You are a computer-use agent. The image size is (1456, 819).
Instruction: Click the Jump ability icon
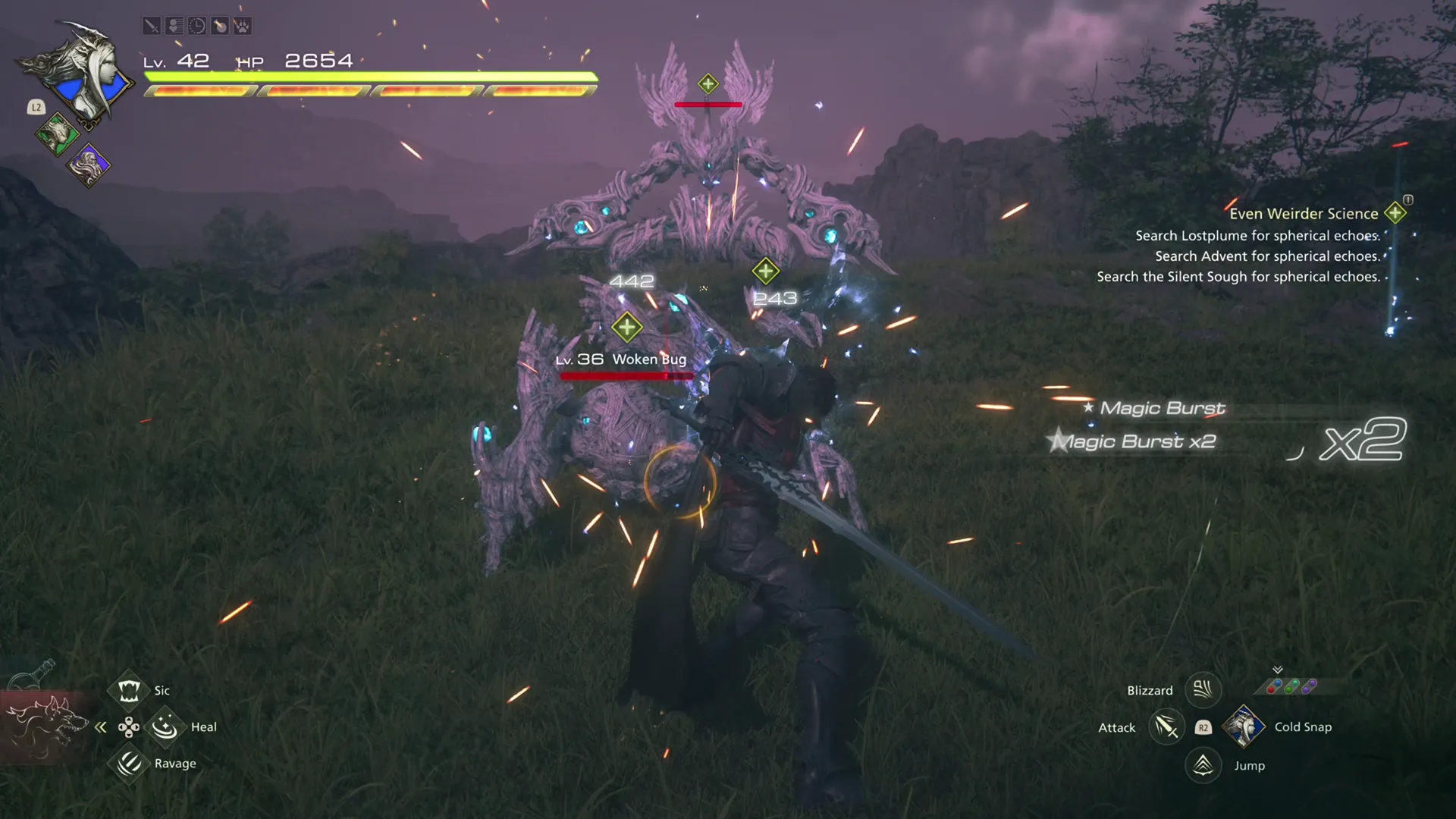1202,765
